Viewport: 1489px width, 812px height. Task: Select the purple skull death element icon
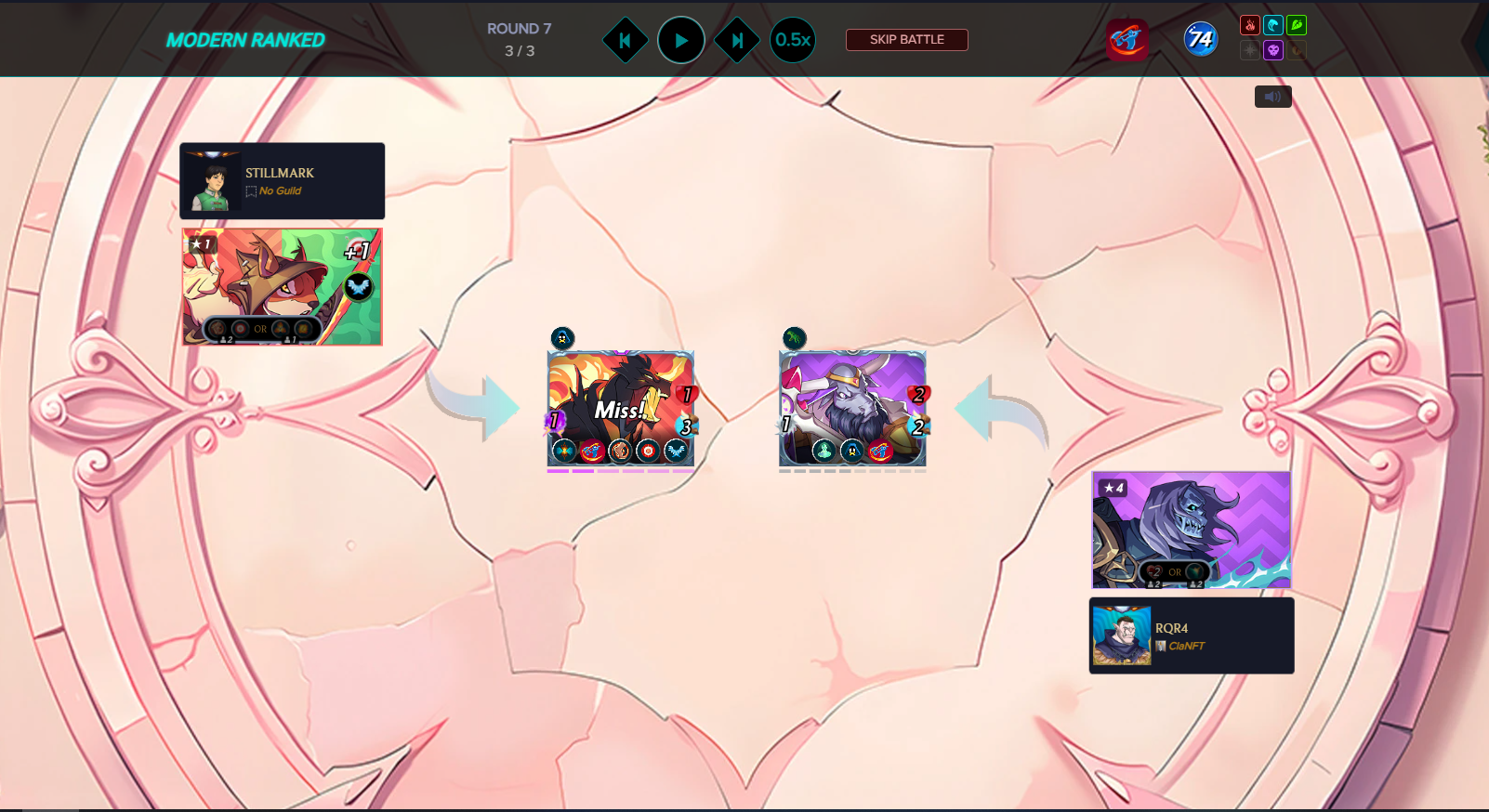tap(1273, 50)
